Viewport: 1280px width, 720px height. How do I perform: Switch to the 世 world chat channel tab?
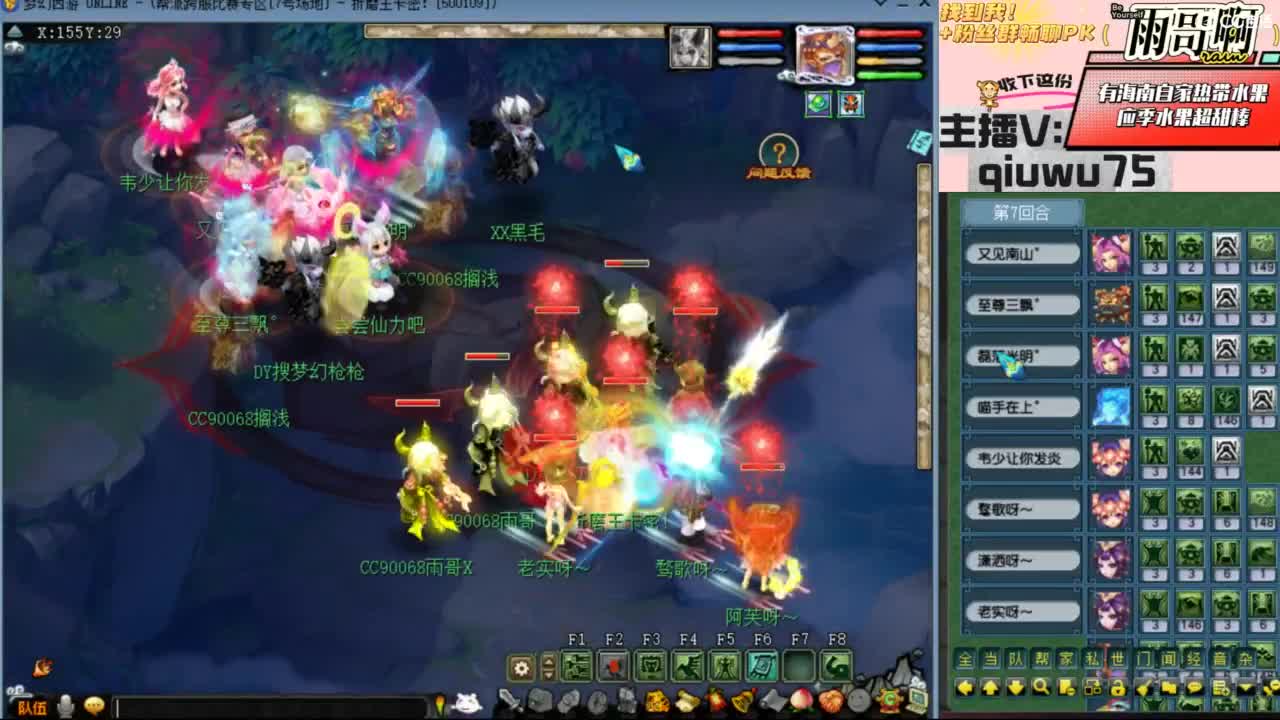1119,658
